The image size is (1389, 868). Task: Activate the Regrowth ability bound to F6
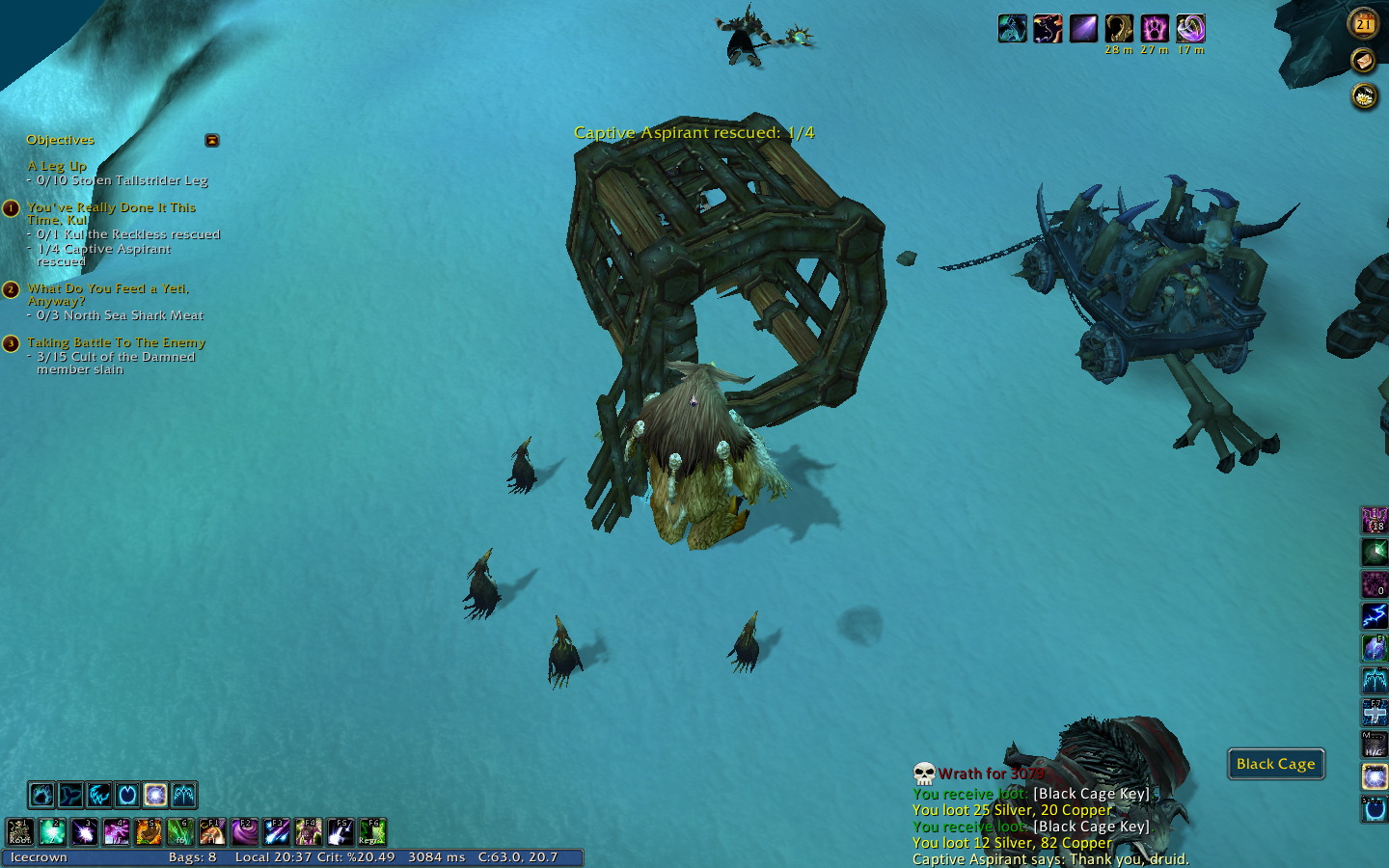tap(372, 831)
